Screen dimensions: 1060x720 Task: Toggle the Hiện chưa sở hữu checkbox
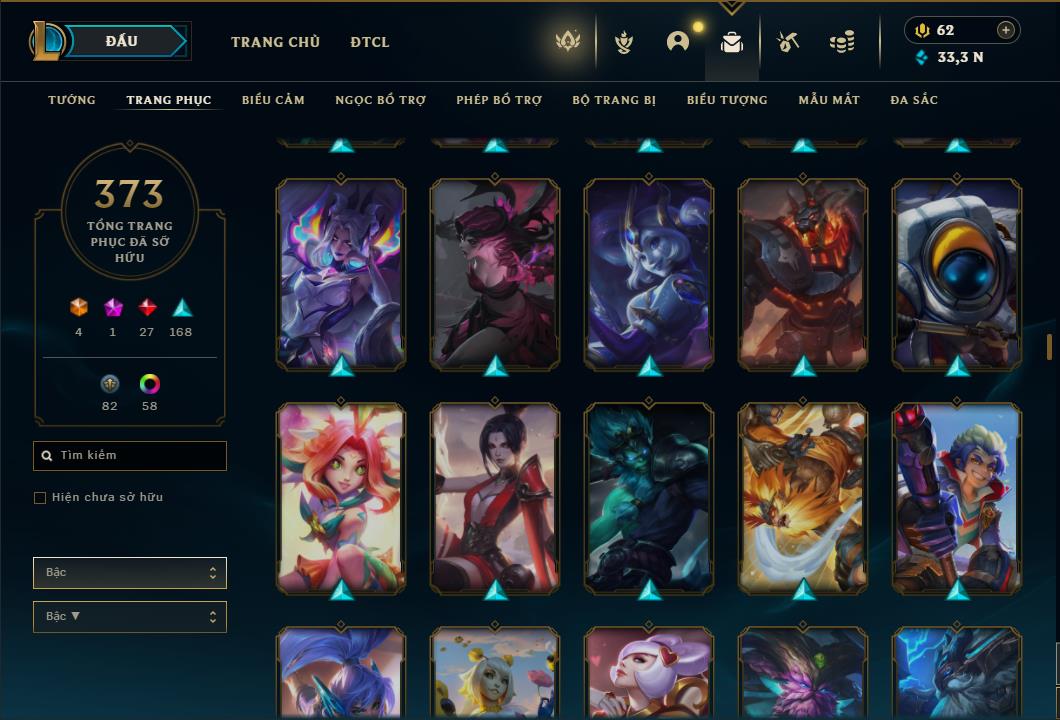coord(40,498)
